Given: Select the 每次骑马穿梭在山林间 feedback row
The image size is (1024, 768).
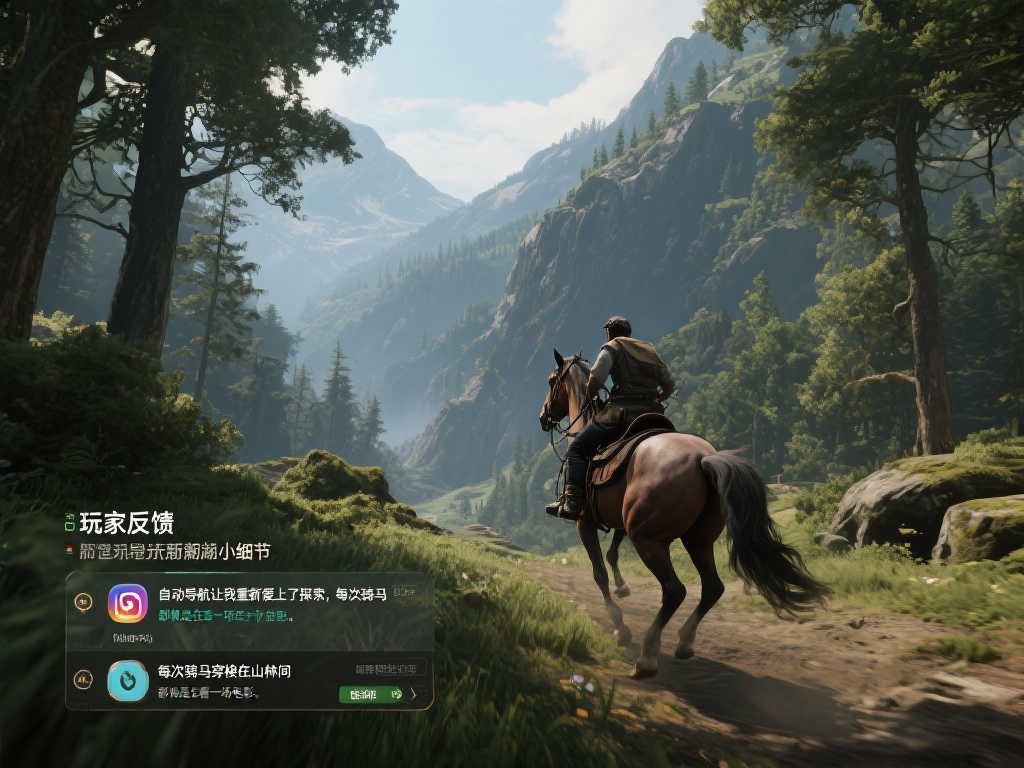Looking at the screenshot, I should (225, 670).
